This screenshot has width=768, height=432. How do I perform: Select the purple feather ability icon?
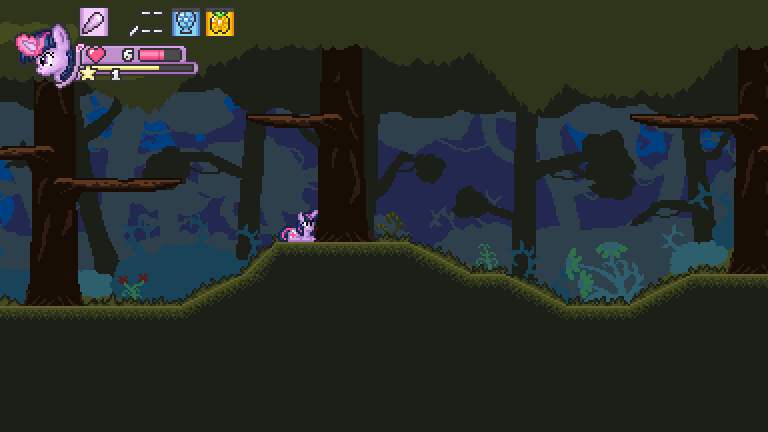pos(94,22)
